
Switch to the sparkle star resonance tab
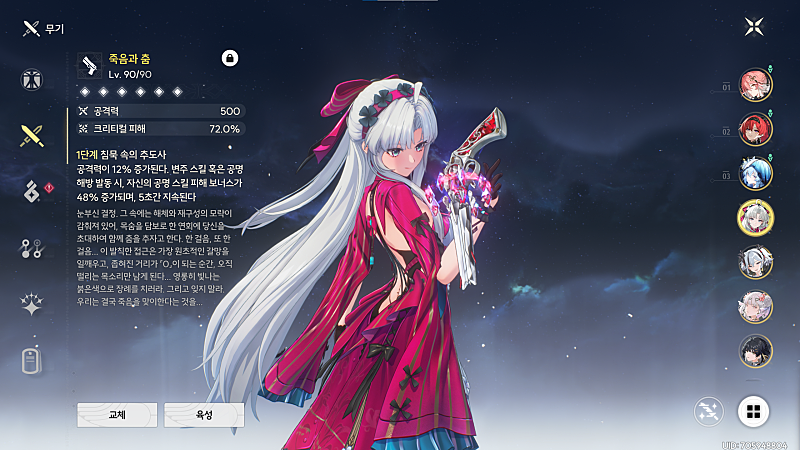[x=34, y=305]
